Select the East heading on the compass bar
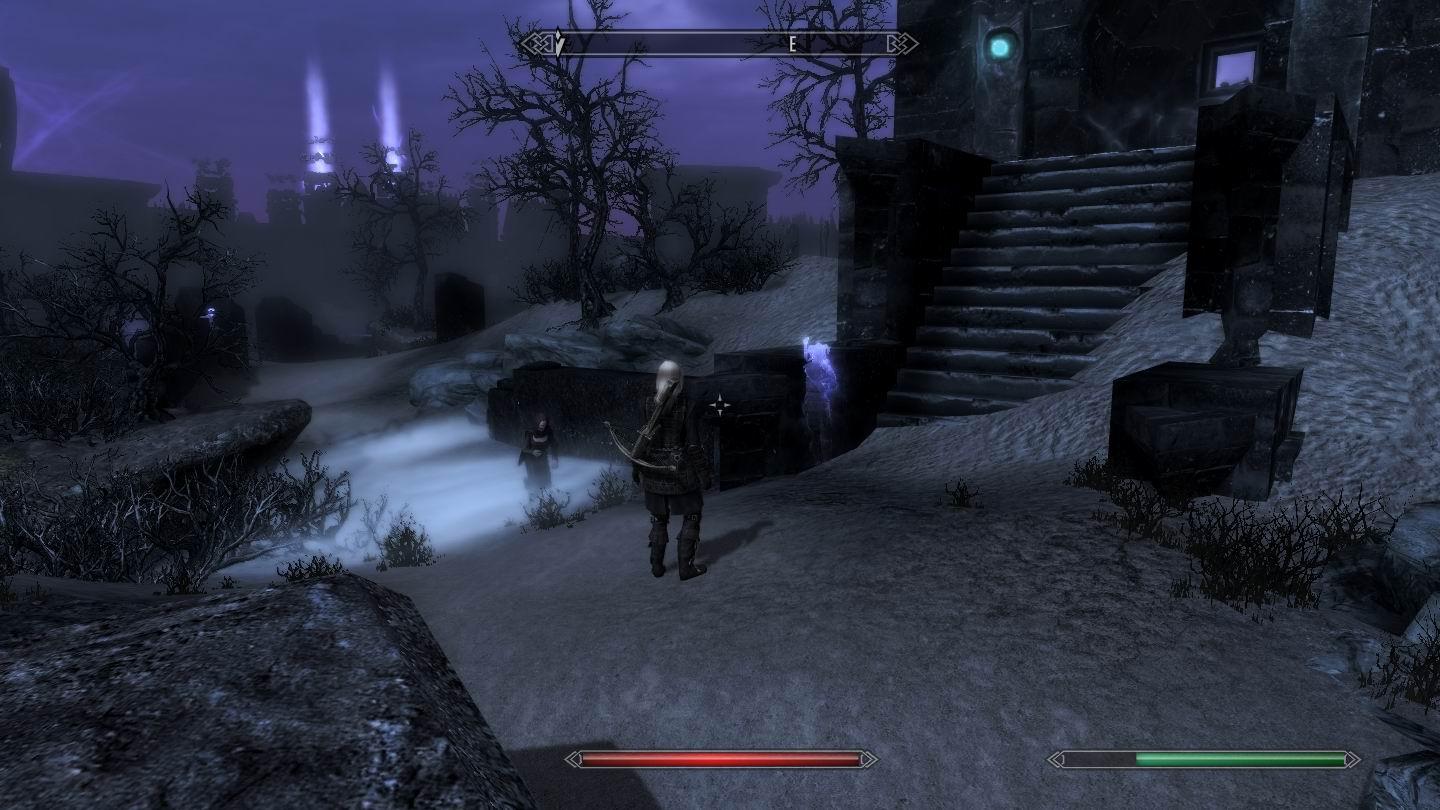The image size is (1440, 810). coord(792,44)
